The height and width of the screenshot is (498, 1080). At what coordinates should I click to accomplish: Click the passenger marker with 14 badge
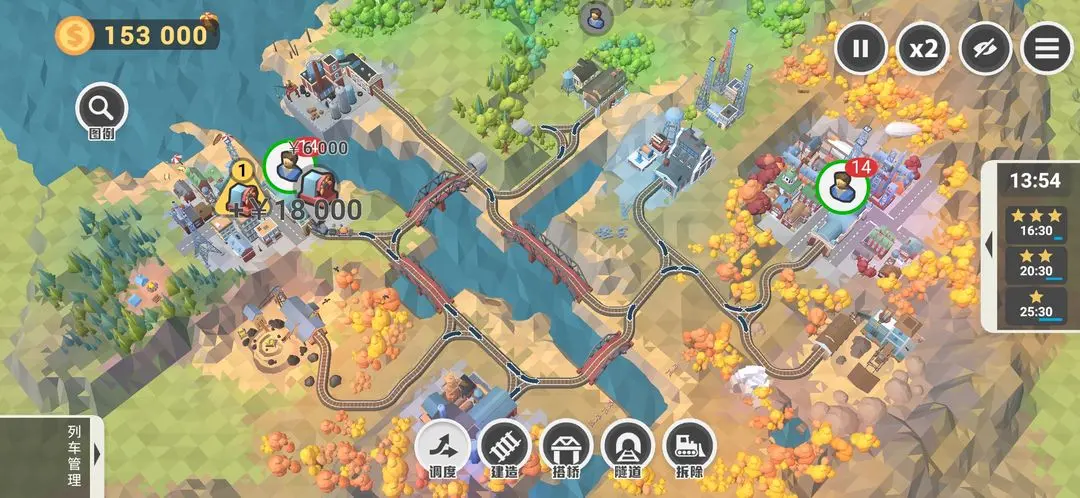click(x=840, y=186)
